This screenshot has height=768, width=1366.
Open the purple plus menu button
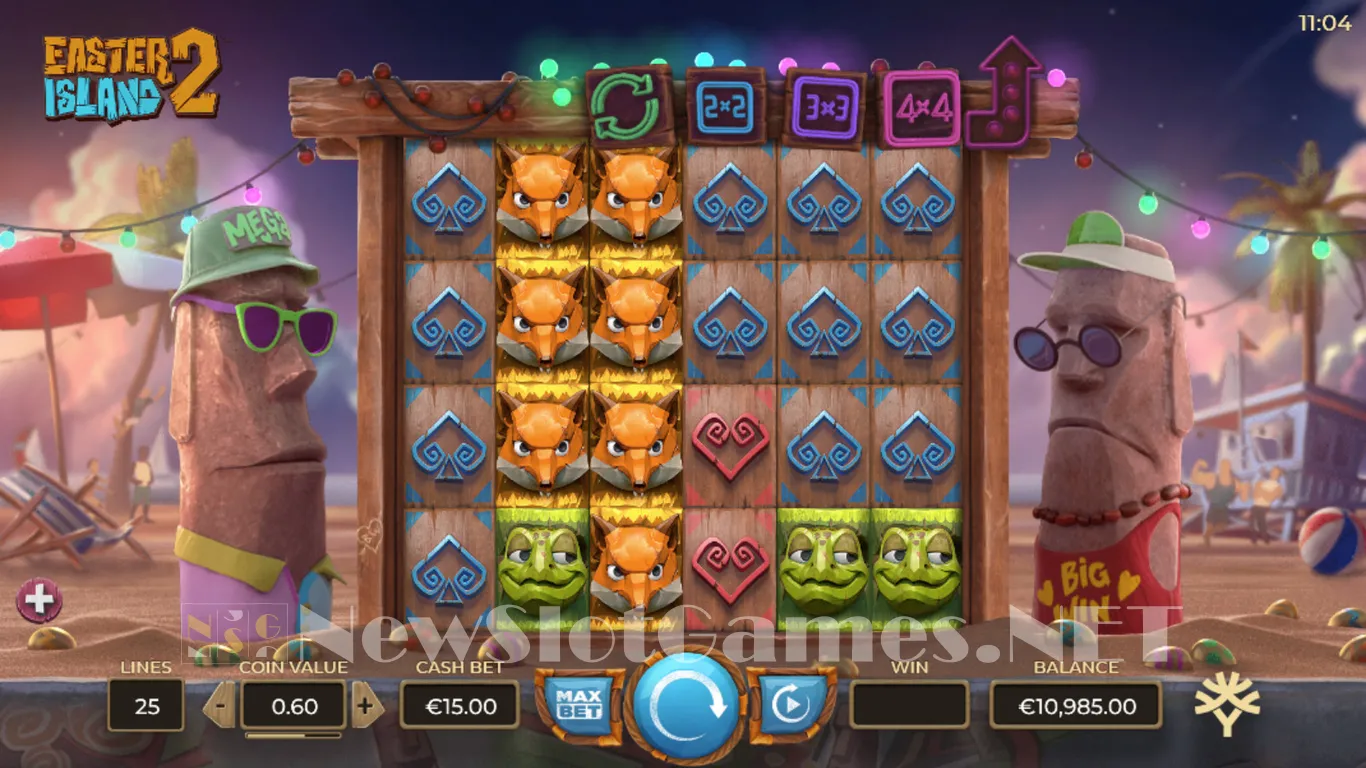pyautogui.click(x=40, y=600)
